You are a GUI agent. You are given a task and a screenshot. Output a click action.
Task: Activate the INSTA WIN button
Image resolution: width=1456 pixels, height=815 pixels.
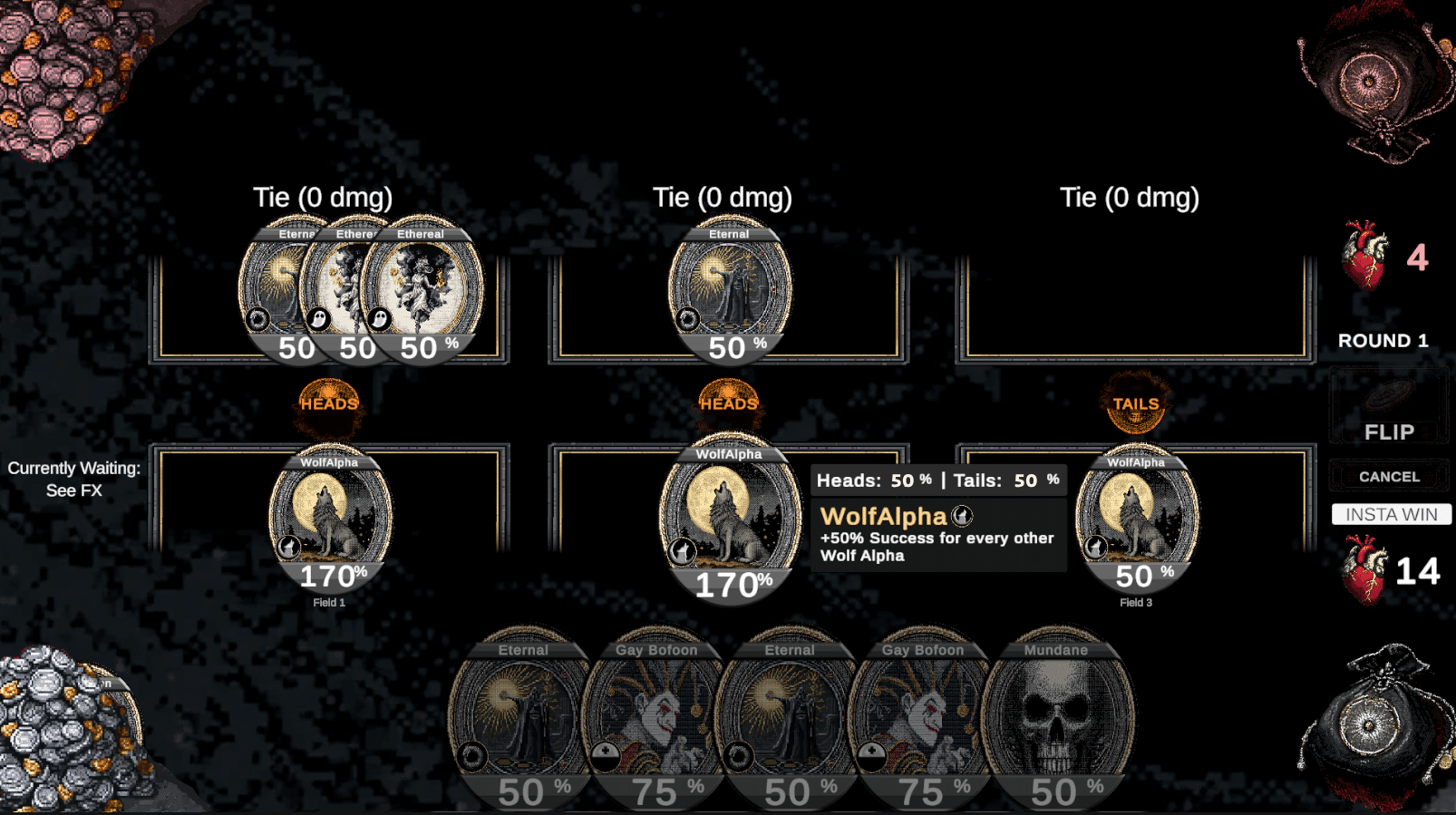point(1391,515)
